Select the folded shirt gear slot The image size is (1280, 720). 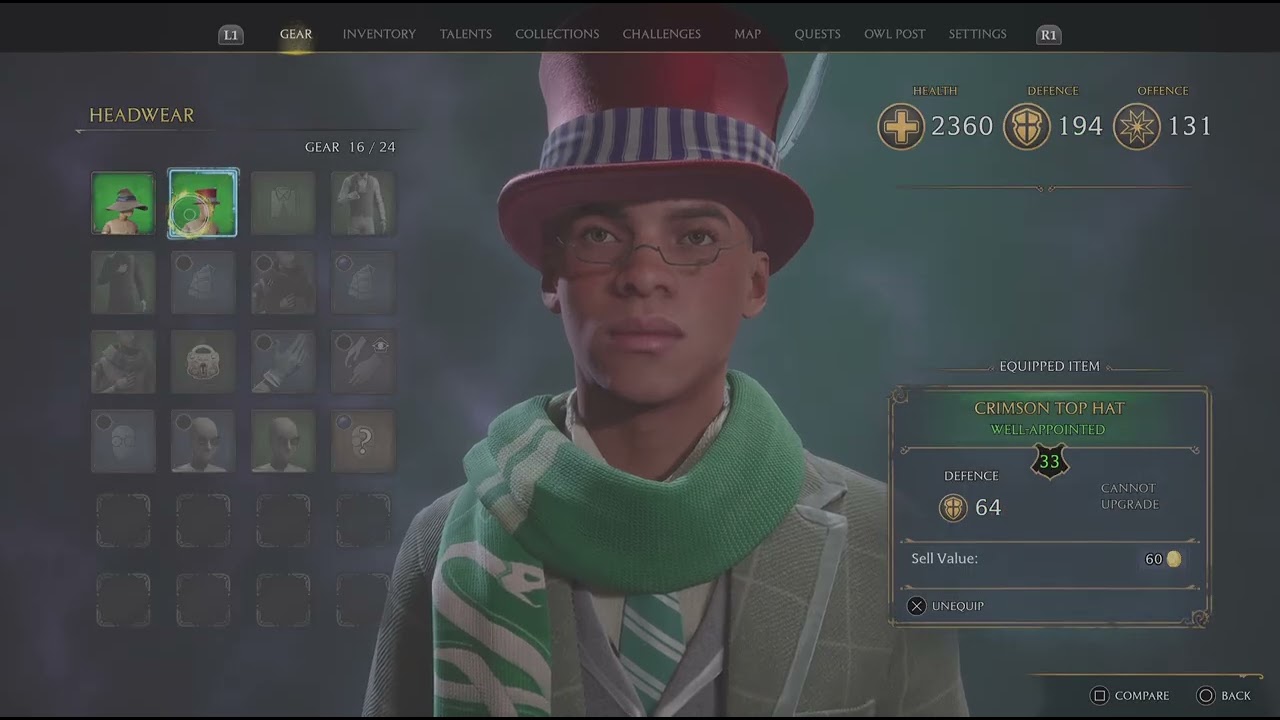(283, 203)
